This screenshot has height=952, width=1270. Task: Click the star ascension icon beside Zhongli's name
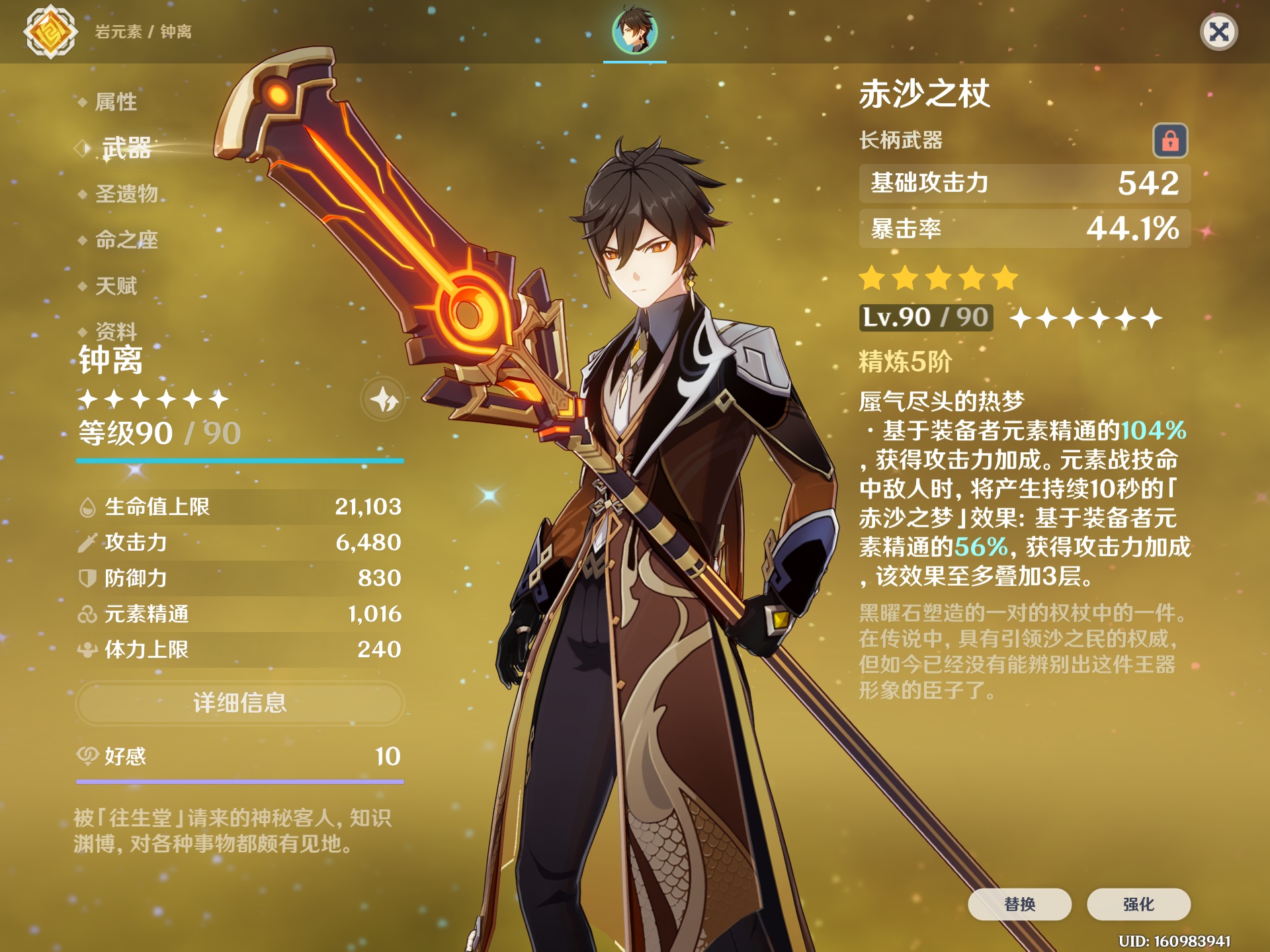click(x=383, y=399)
